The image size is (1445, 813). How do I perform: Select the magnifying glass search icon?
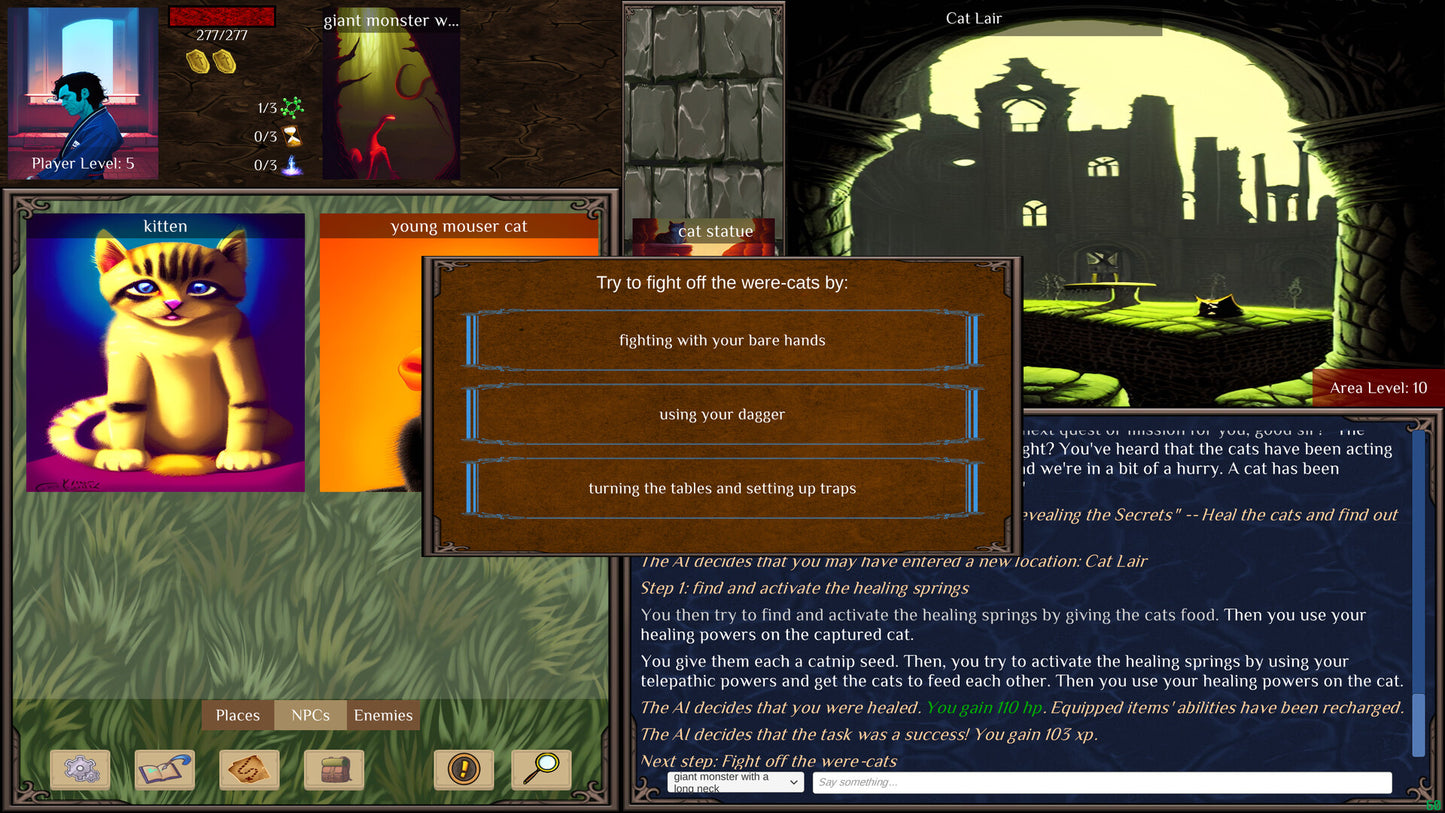click(x=541, y=770)
